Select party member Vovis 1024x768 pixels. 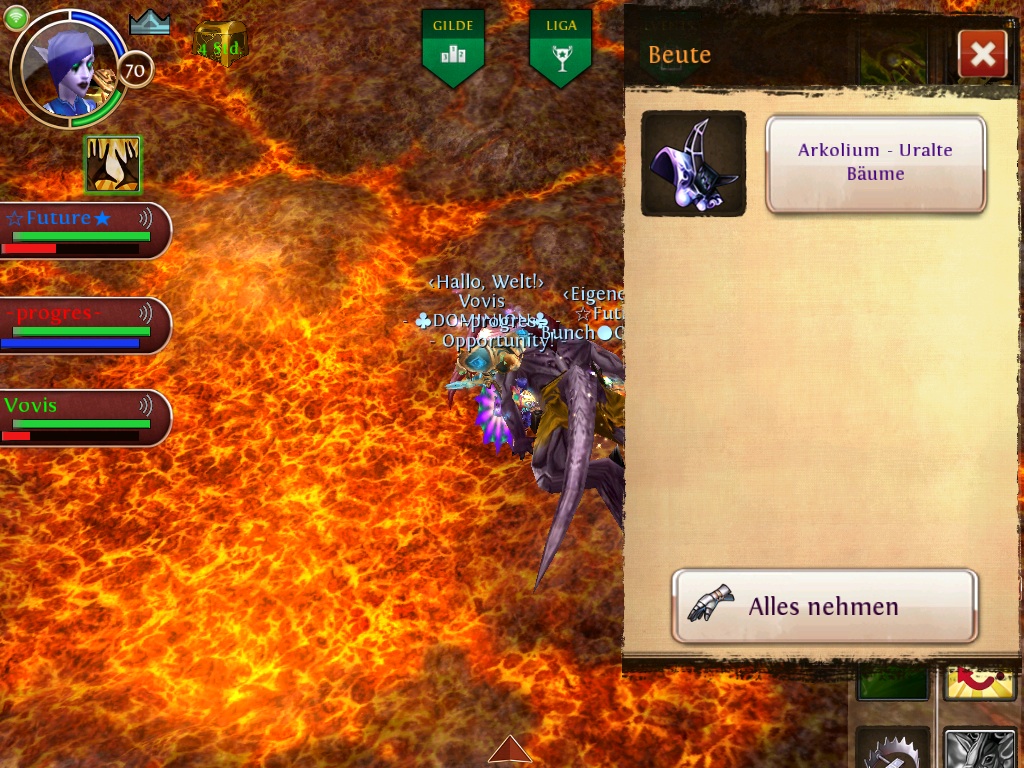[84, 417]
